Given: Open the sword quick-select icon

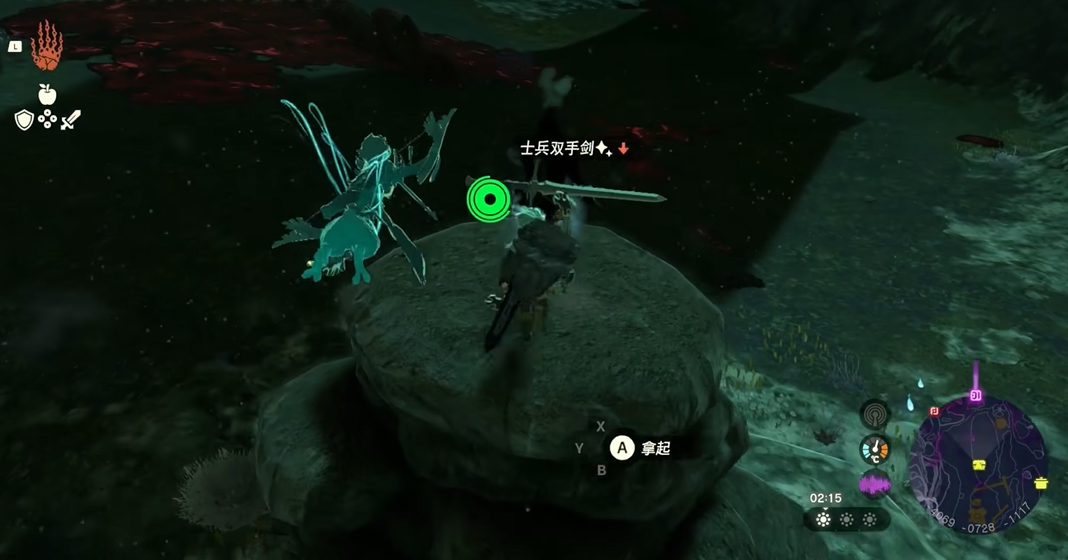Looking at the screenshot, I should pyautogui.click(x=71, y=121).
